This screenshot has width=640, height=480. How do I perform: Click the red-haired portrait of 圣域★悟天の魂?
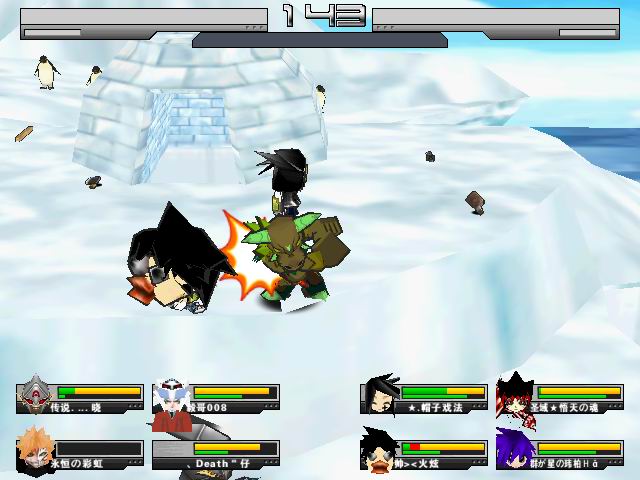click(x=515, y=396)
